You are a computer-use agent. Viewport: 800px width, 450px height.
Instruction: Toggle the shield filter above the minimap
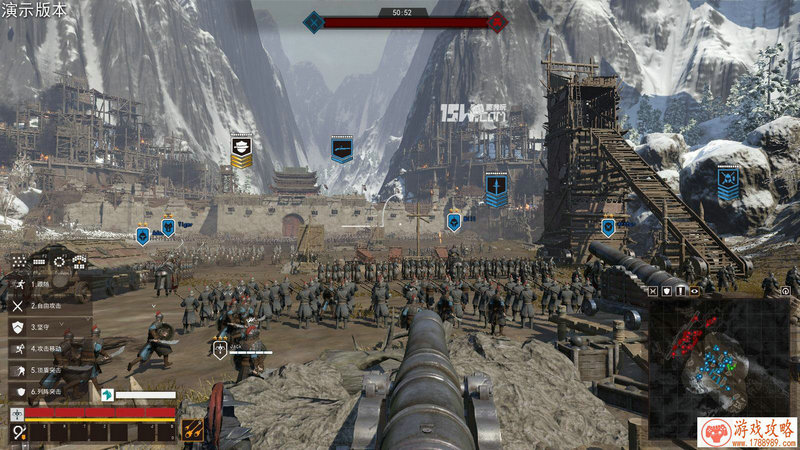667,290
